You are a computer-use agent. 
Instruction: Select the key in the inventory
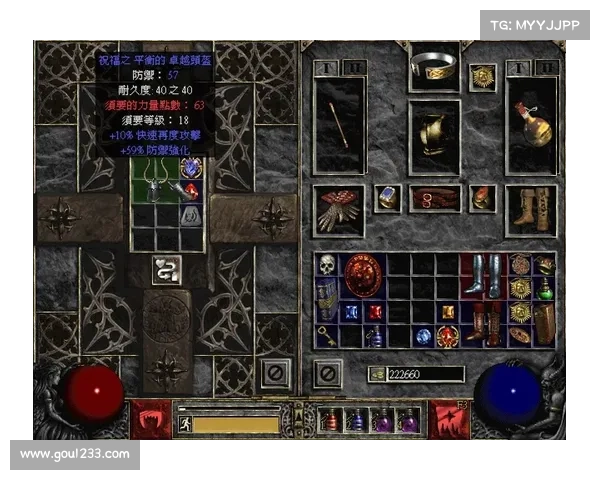click(x=327, y=337)
